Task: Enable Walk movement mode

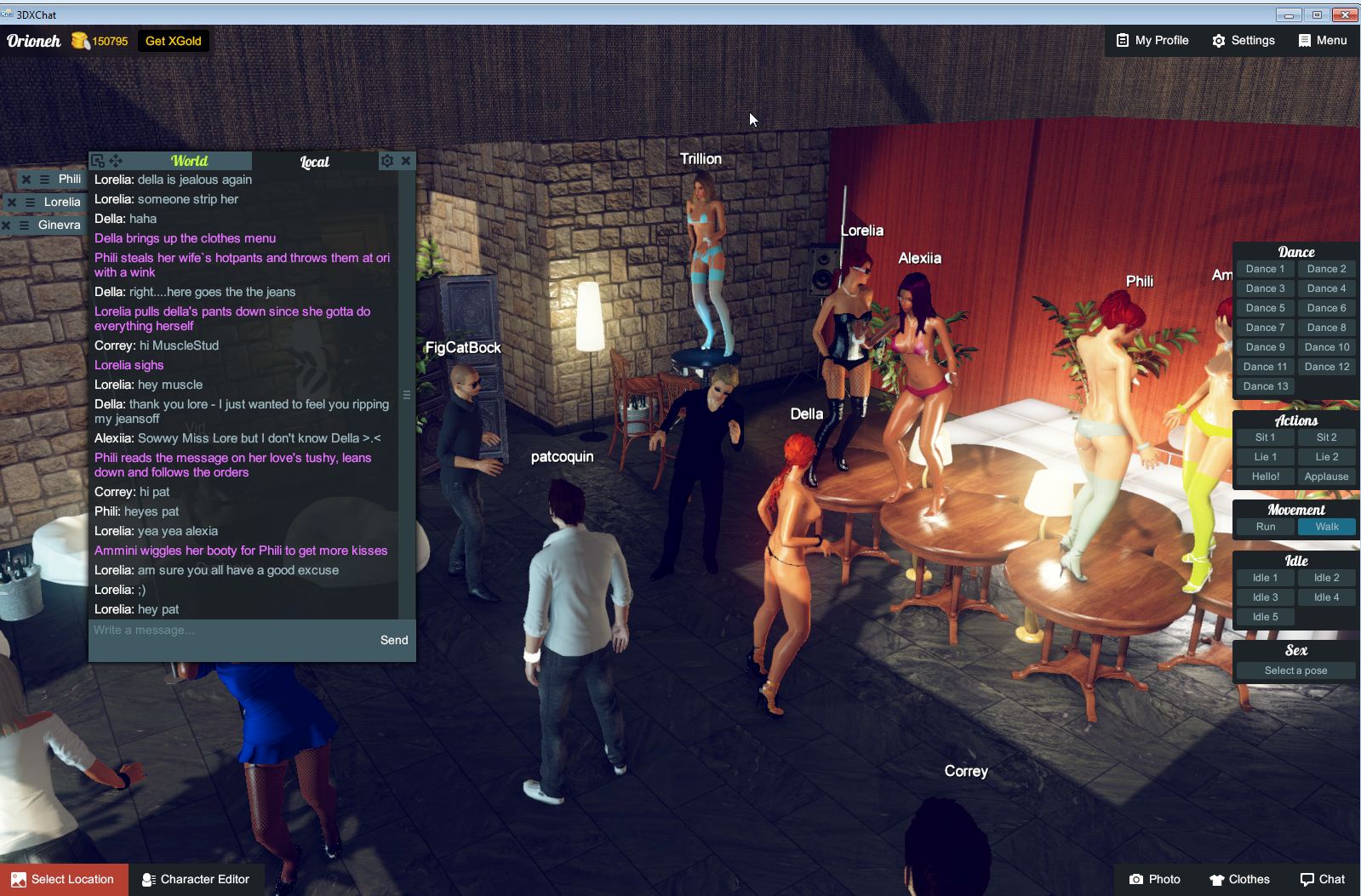Action: tap(1326, 527)
